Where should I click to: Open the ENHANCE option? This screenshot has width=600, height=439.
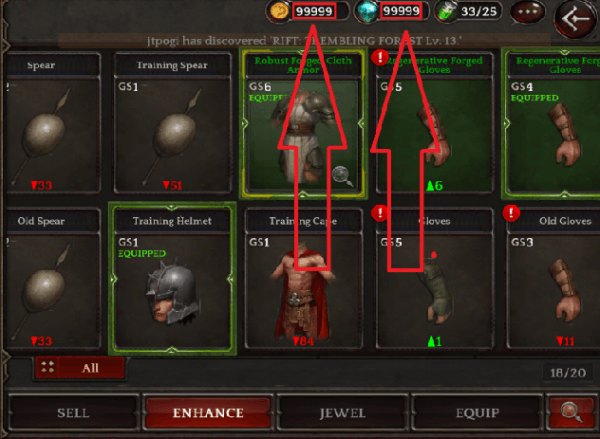coord(207,412)
